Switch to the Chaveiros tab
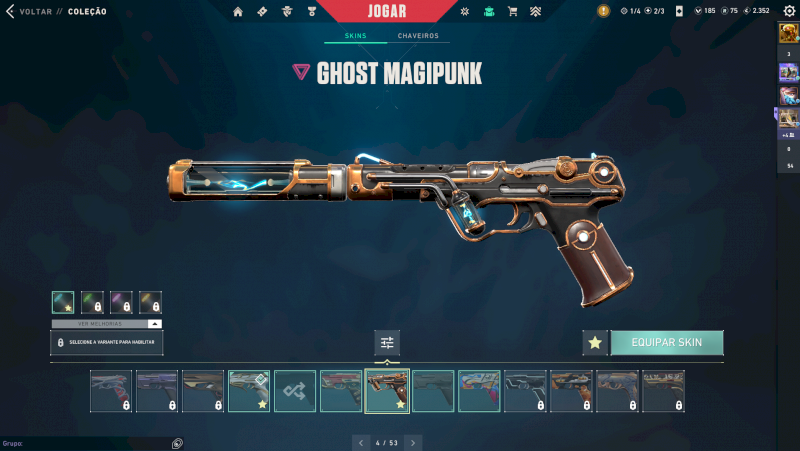This screenshot has height=451, width=800. 417,36
